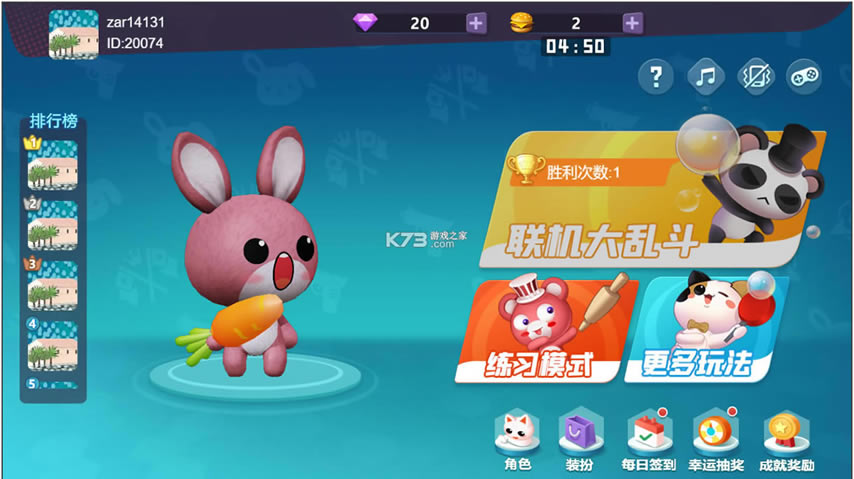Open the zar14131 player profile avatar
Viewport: 854px width, 479px height.
click(74, 35)
